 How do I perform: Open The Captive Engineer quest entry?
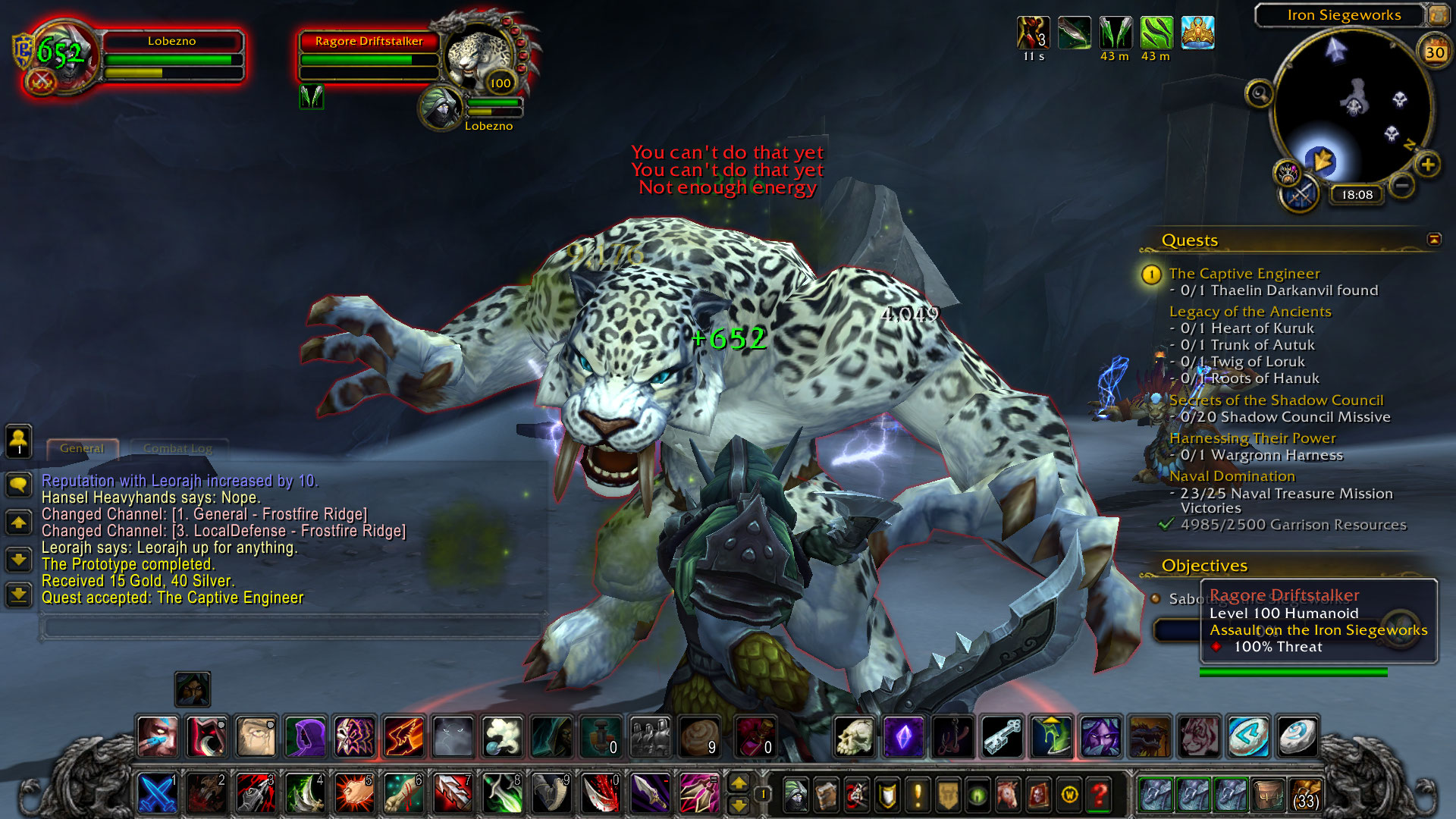tap(1244, 274)
